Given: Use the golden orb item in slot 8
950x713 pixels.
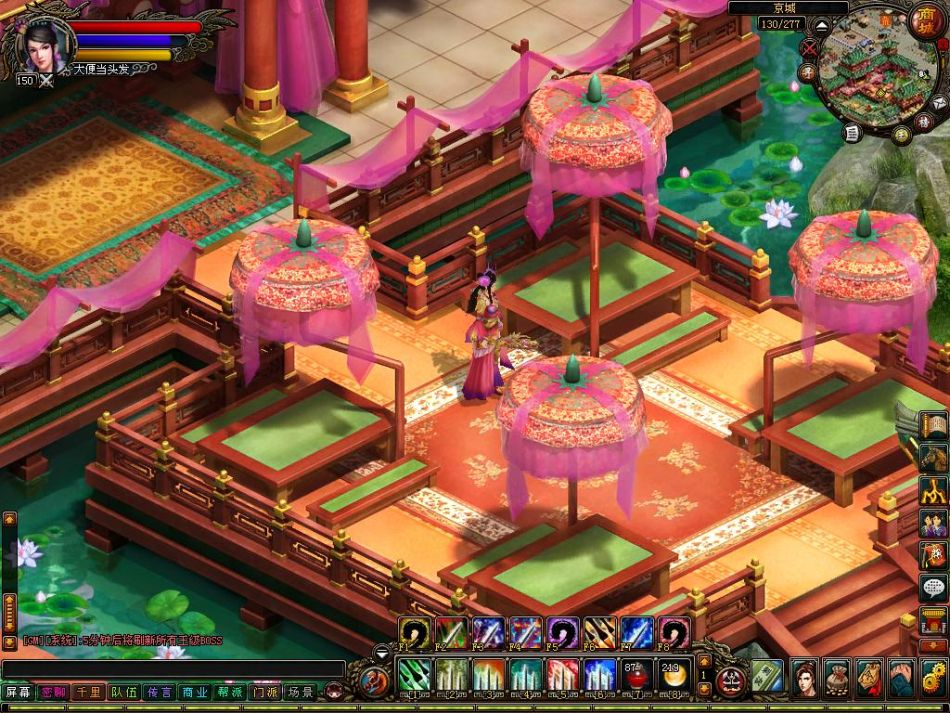Looking at the screenshot, I should pyautogui.click(x=670, y=675).
